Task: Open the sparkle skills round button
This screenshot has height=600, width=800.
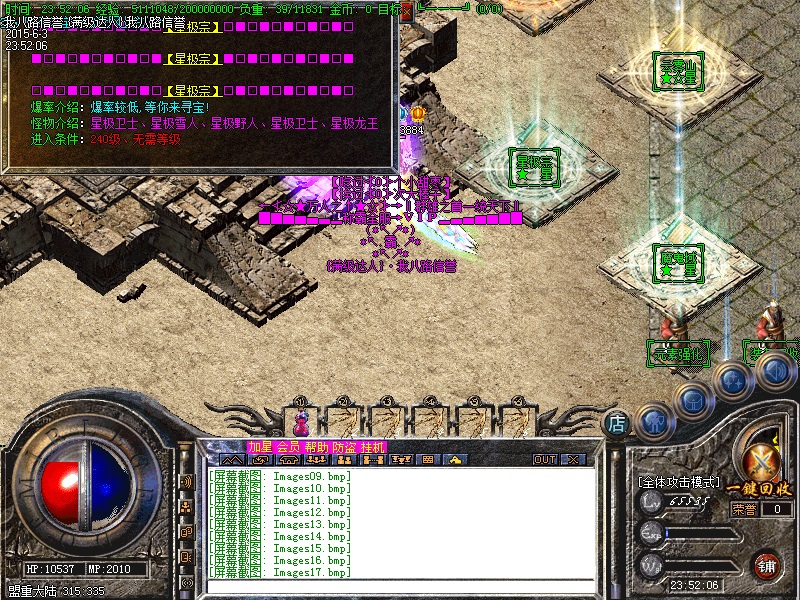Action: point(733,380)
